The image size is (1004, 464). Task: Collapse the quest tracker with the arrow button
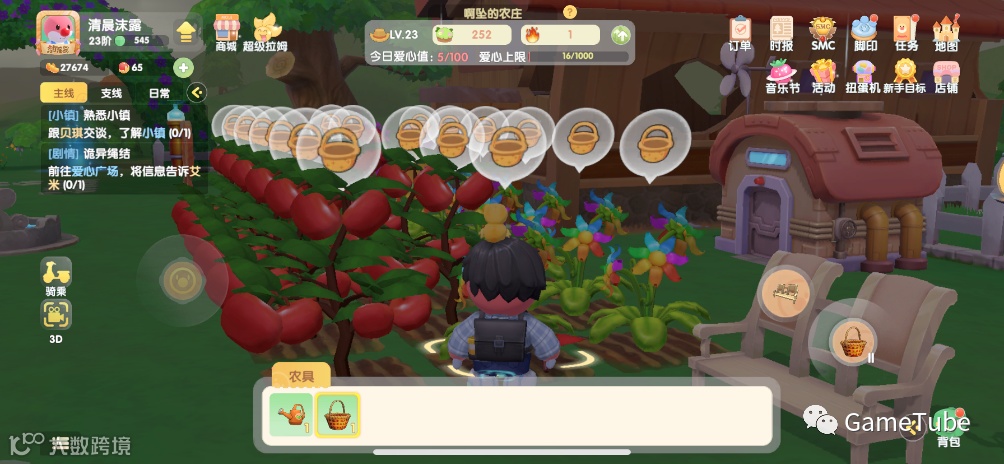[196, 93]
